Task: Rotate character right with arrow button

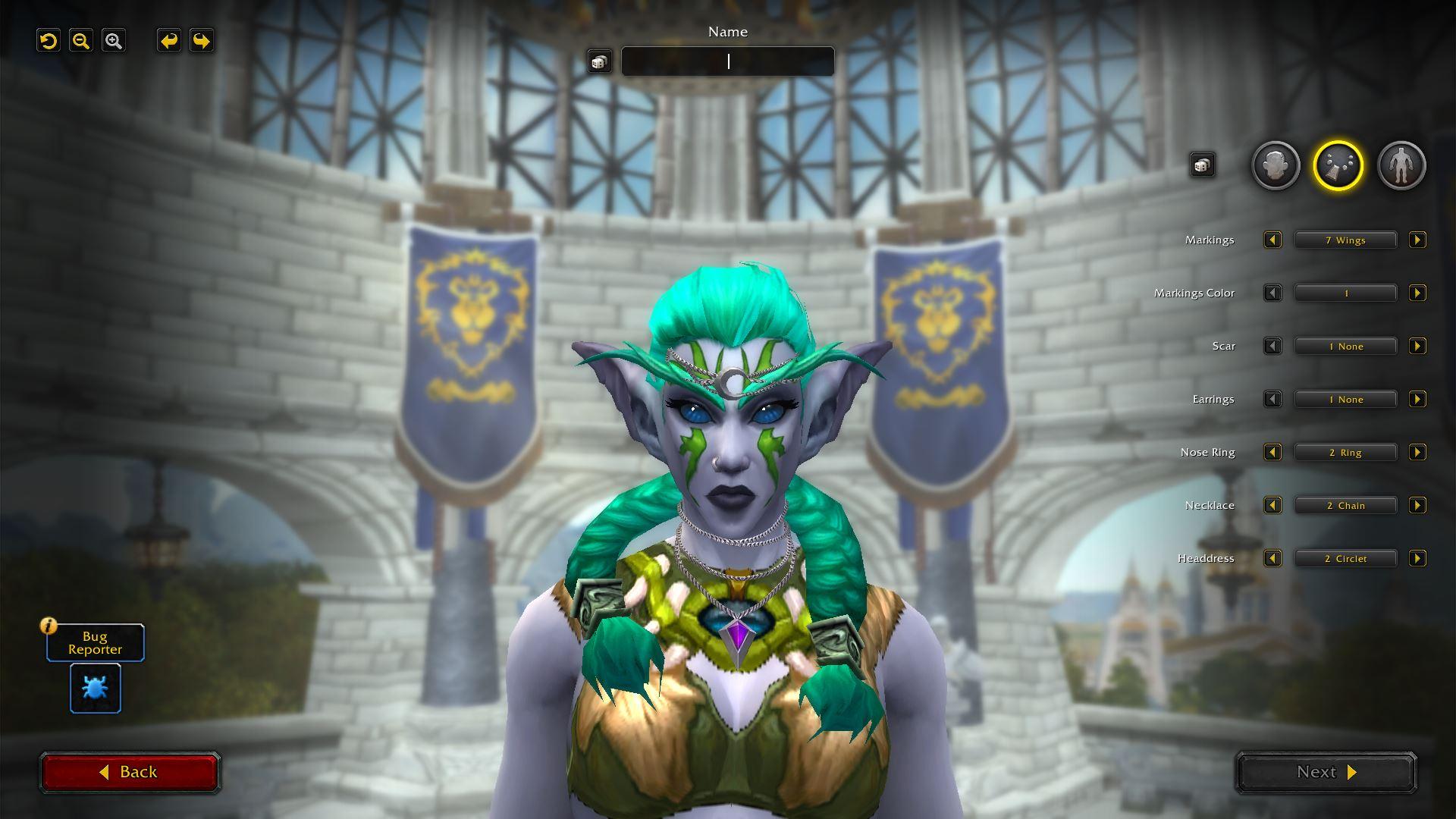Action: pyautogui.click(x=202, y=41)
